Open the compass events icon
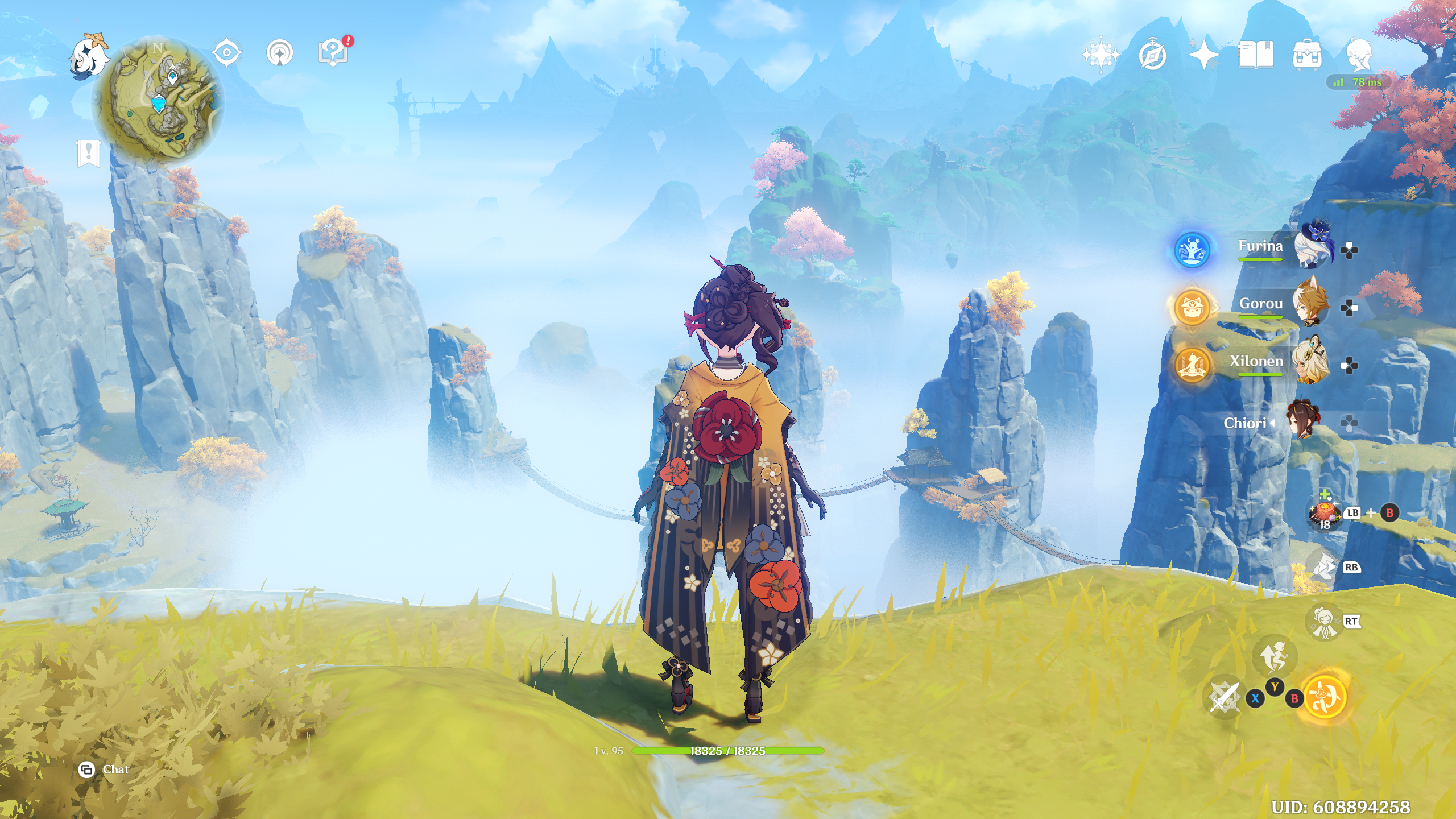This screenshot has height=819, width=1456. (x=1152, y=55)
